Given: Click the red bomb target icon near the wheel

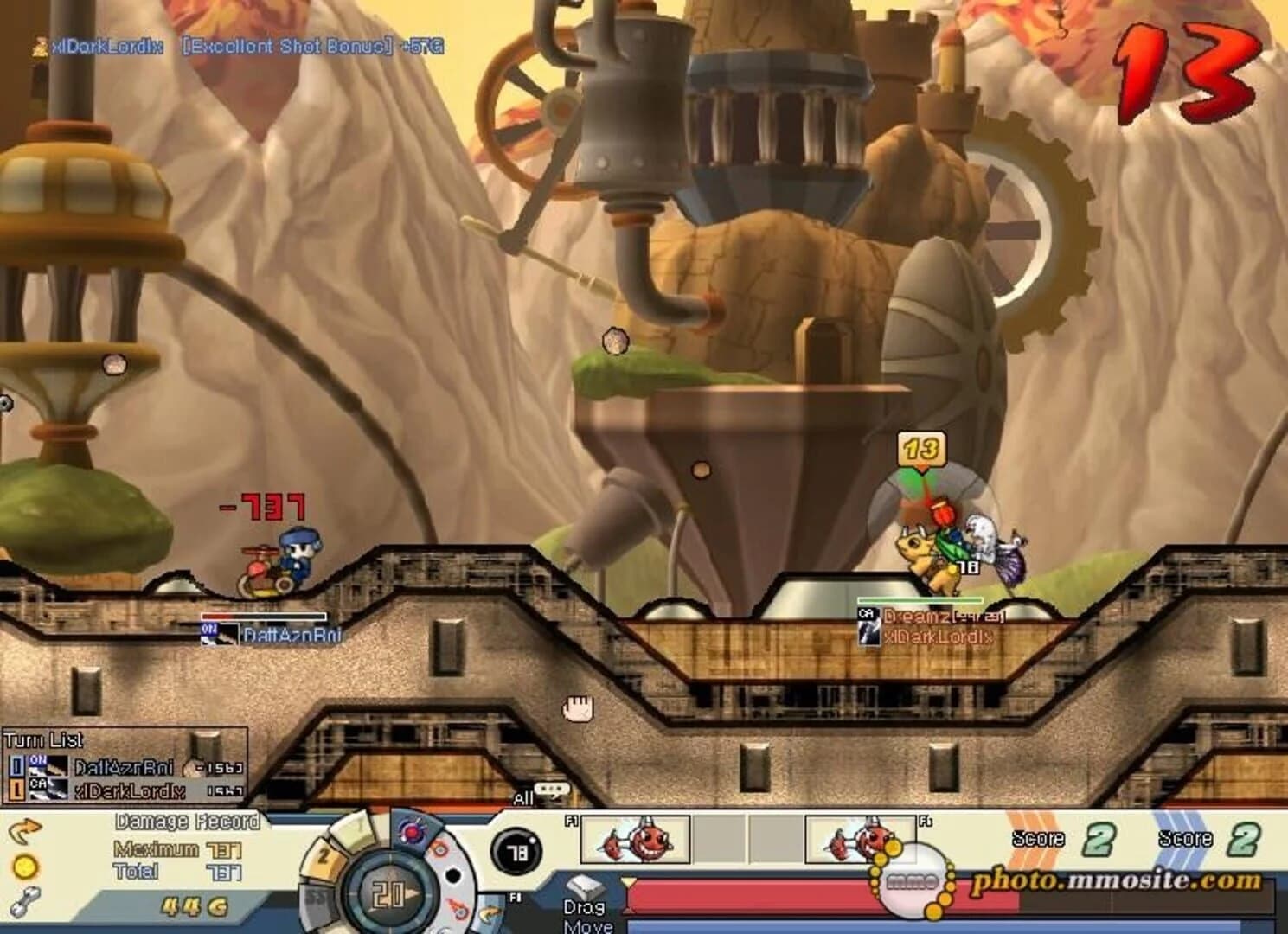Looking at the screenshot, I should (413, 830).
